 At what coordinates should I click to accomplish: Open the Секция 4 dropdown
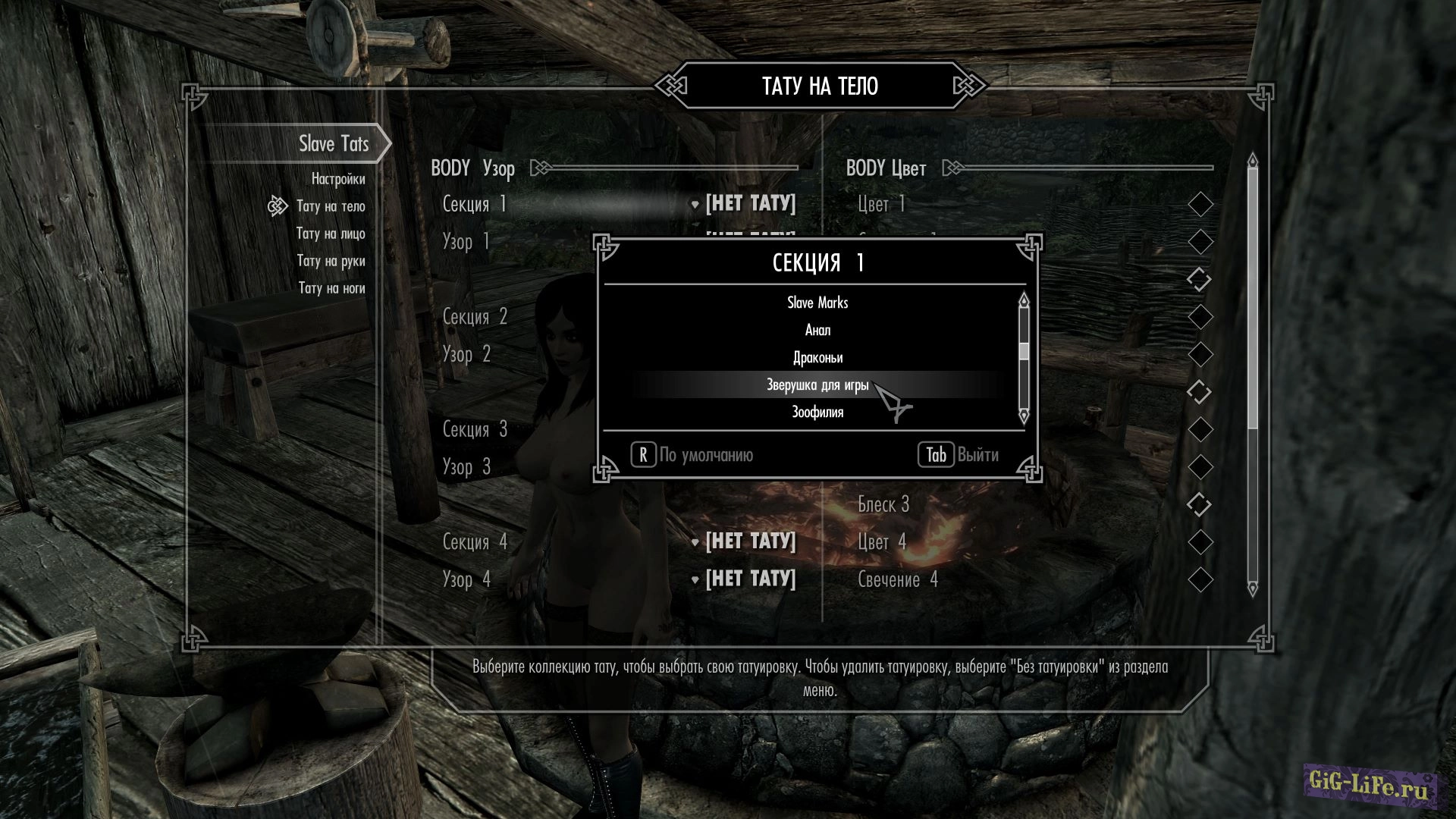pos(750,541)
